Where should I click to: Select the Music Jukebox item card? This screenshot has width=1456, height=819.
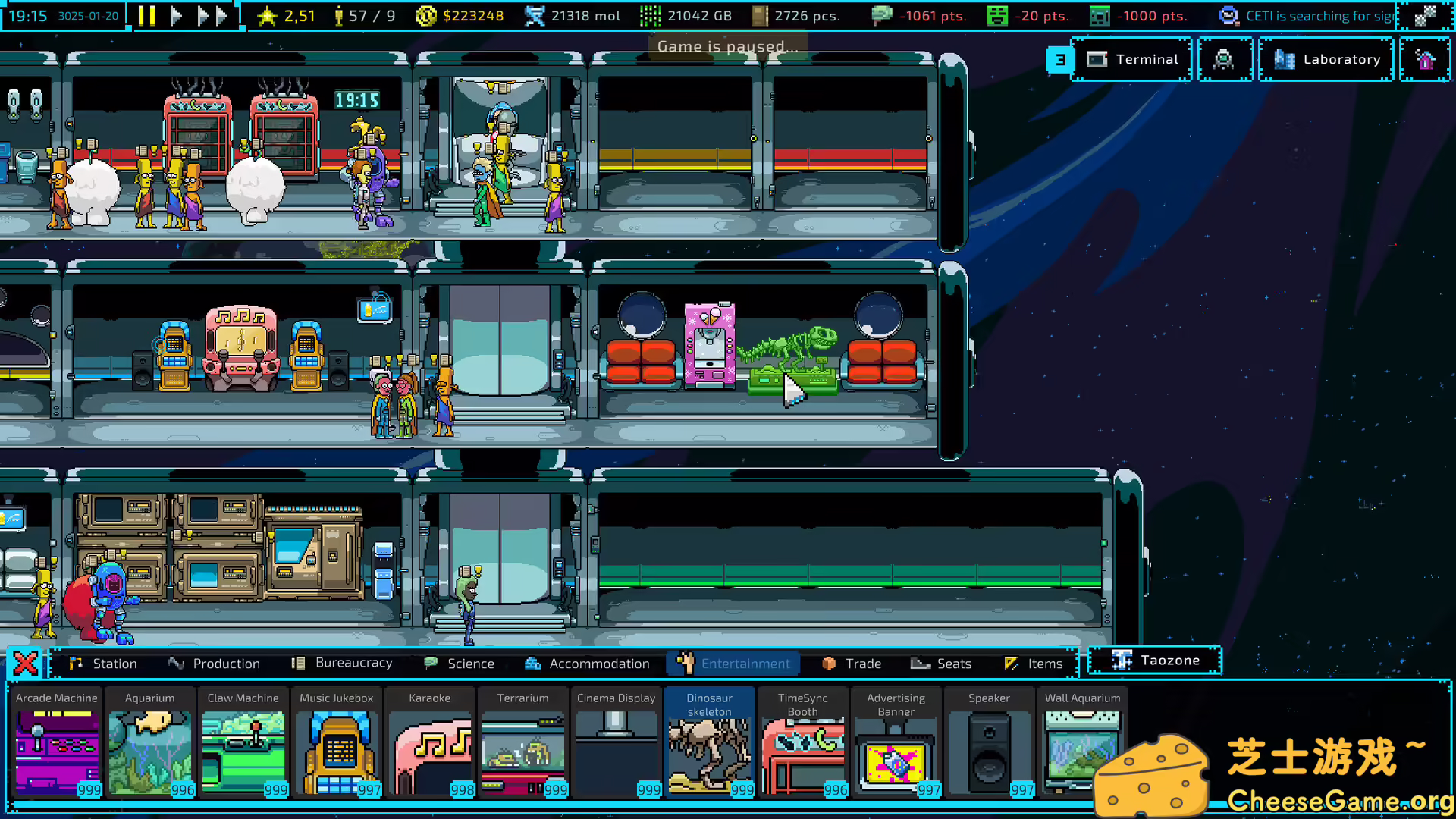pos(337,743)
